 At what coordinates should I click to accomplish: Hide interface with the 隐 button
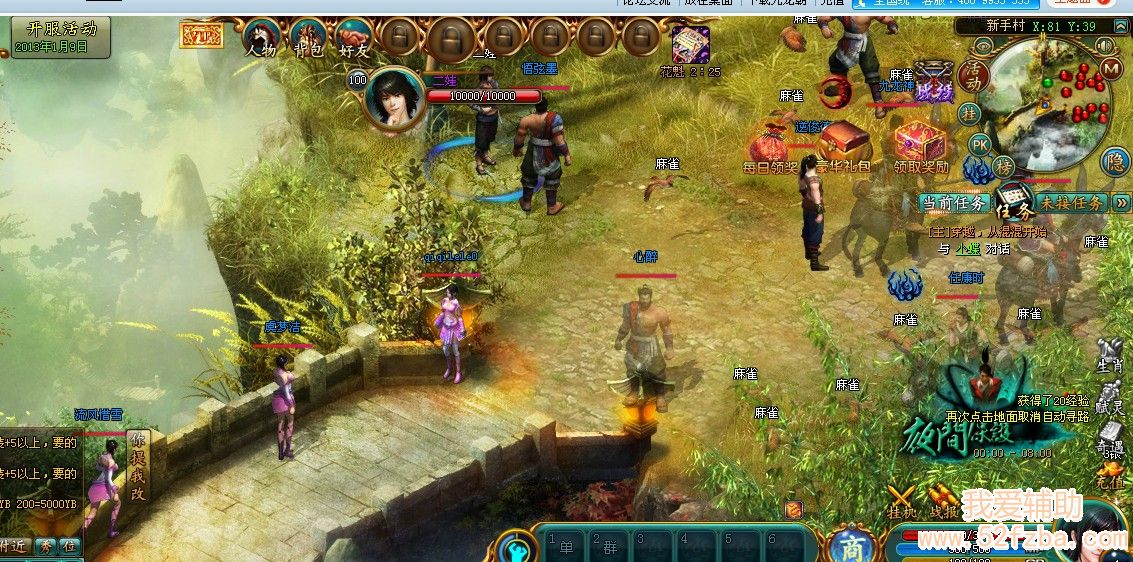pyautogui.click(x=1115, y=161)
